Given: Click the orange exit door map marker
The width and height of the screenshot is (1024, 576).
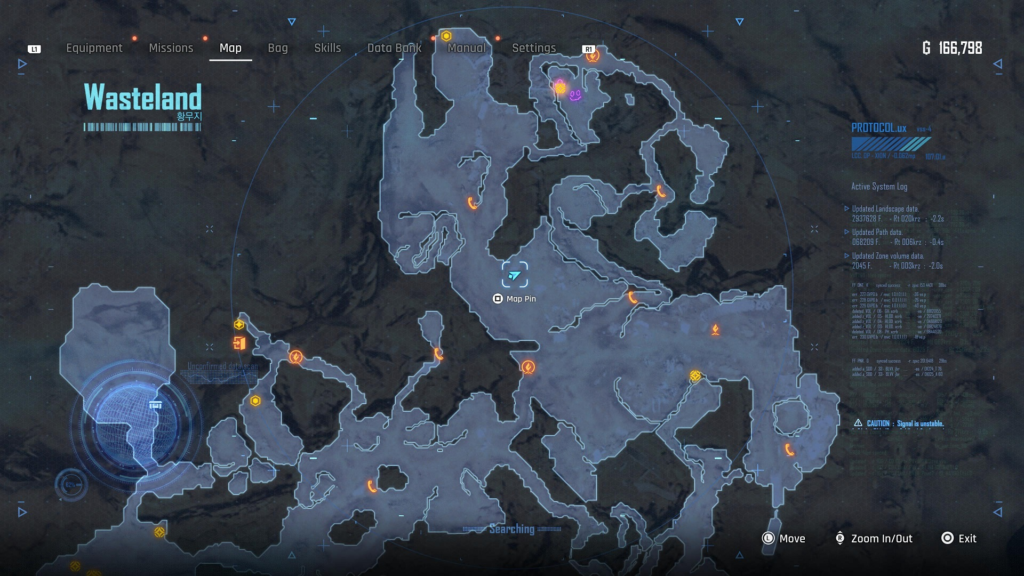Looking at the screenshot, I should coord(239,344).
